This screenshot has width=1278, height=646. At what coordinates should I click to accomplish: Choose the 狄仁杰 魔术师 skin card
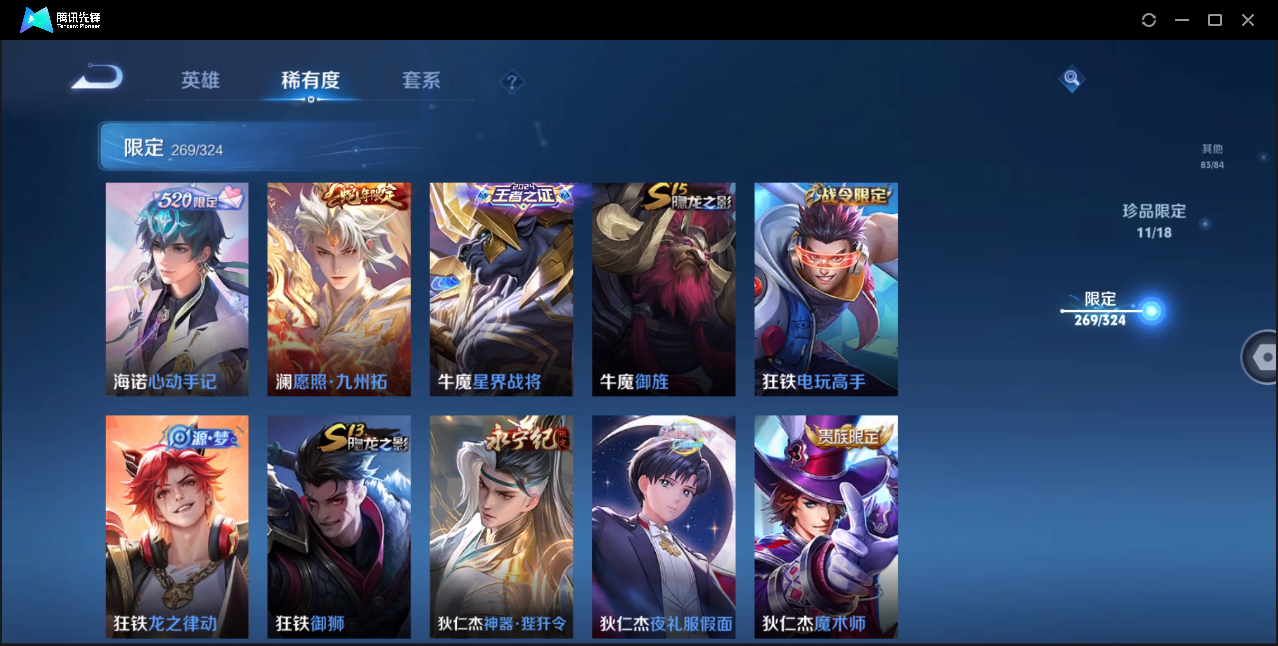coord(826,526)
